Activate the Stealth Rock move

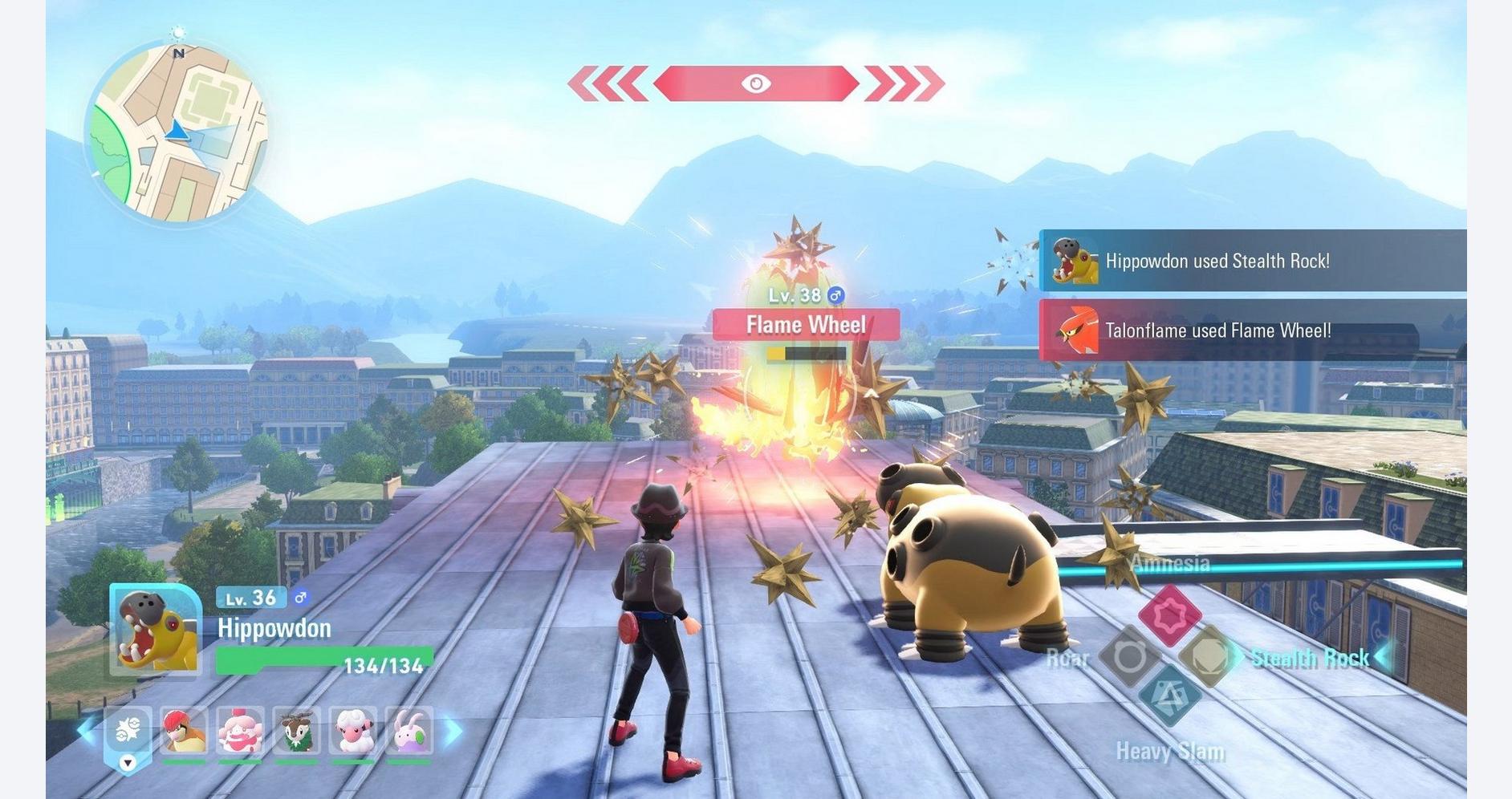point(1209,657)
